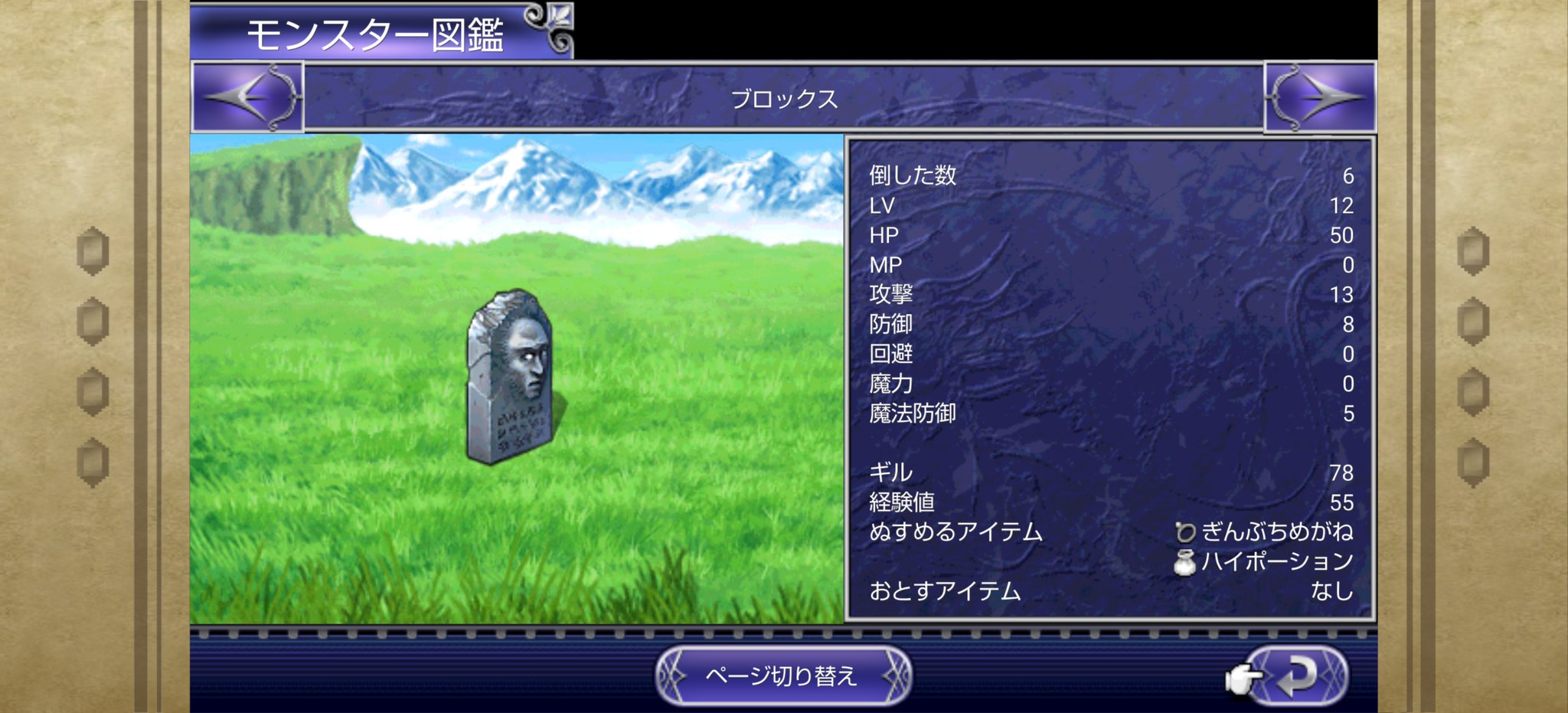Click the glasses icon next to ぎんぶちめがね

tap(1185, 532)
